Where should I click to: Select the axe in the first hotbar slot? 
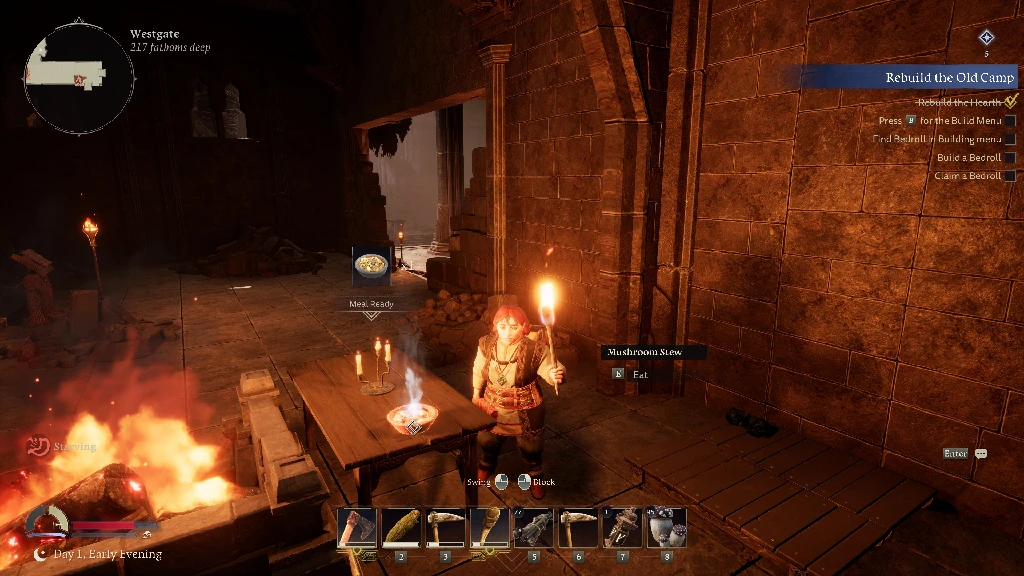click(357, 528)
